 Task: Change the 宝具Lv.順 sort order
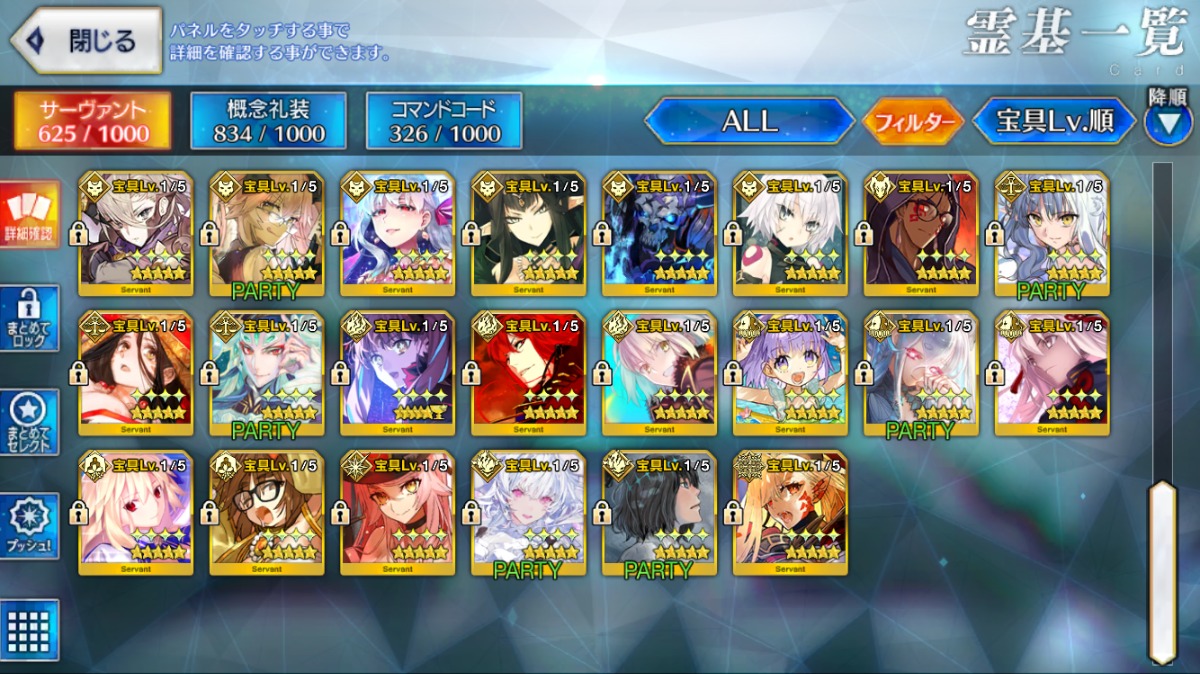tap(1054, 122)
